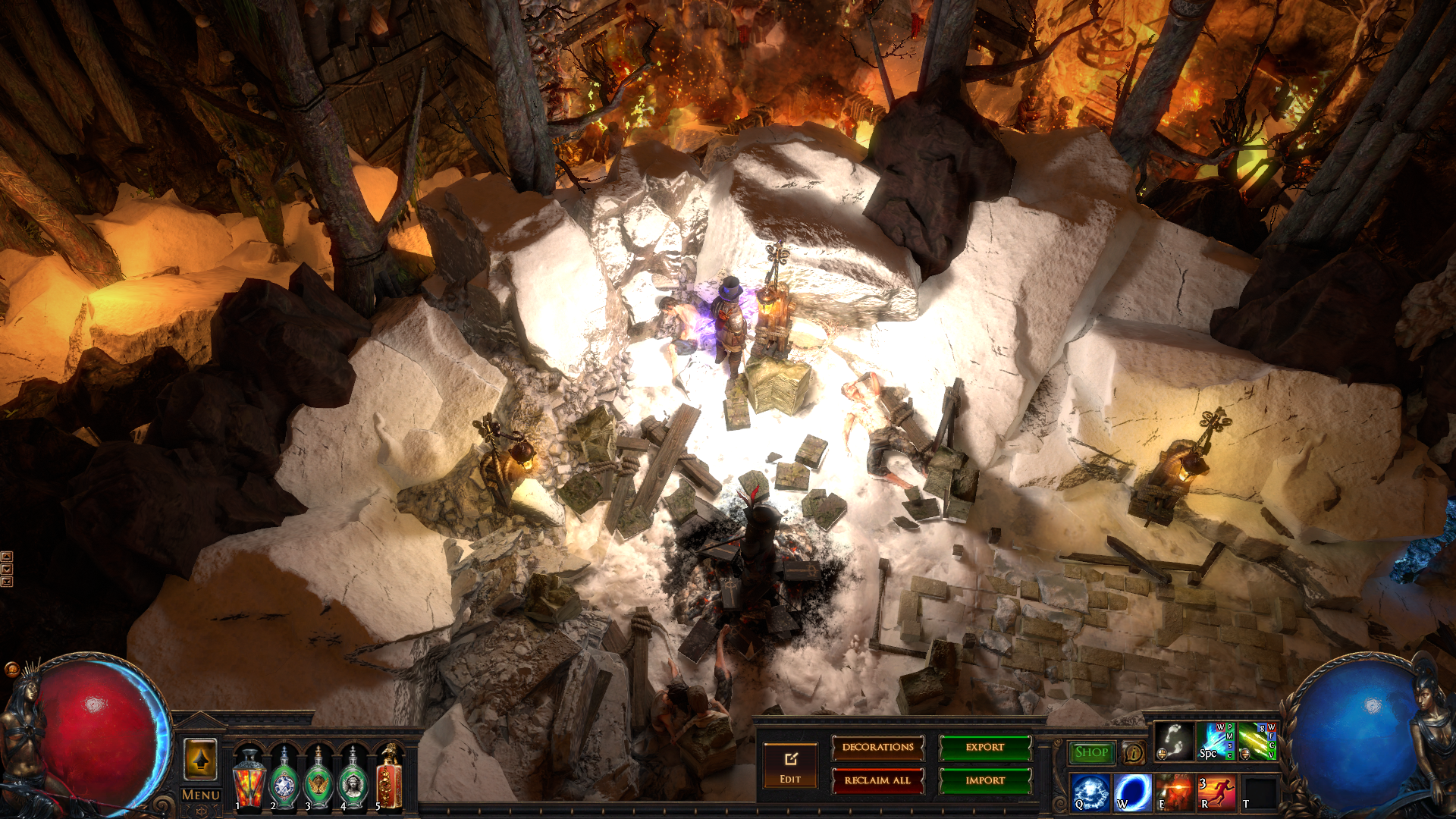1456x819 pixels.
Task: Click the gold info speech-bubble icon
Action: 1134,752
